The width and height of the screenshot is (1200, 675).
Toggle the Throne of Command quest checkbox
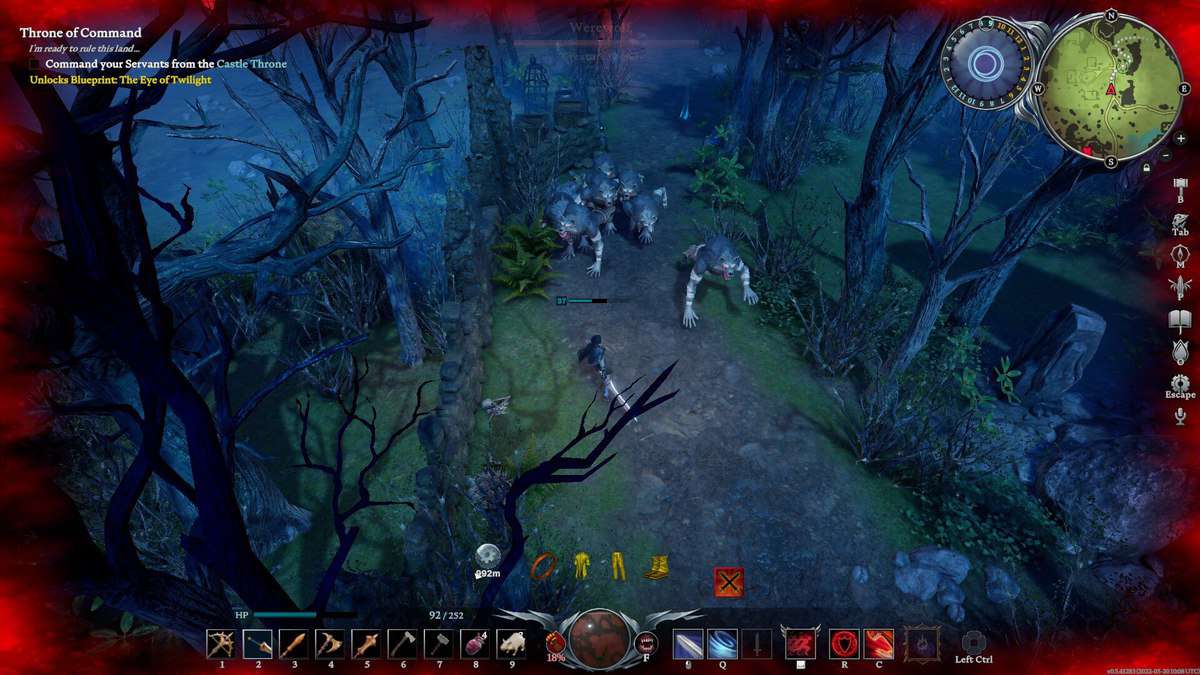tap(36, 64)
